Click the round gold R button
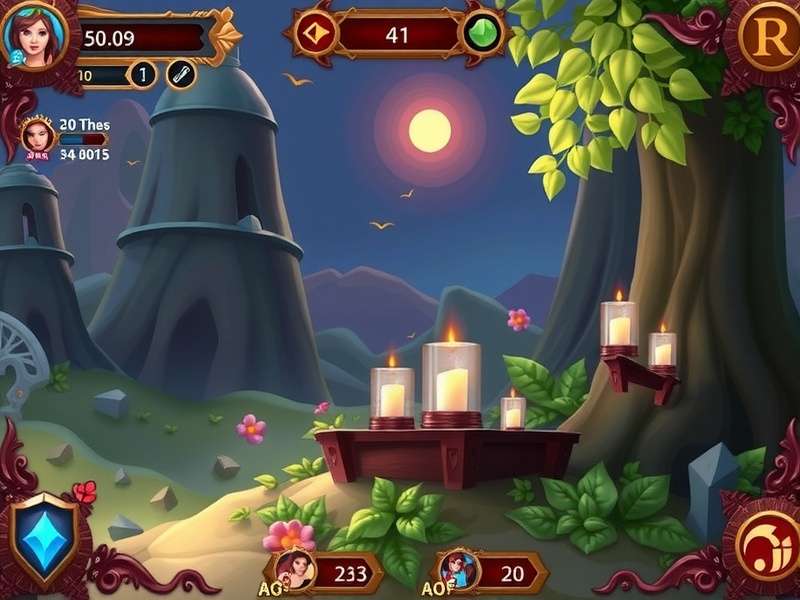This screenshot has height=600, width=800. tap(767, 38)
